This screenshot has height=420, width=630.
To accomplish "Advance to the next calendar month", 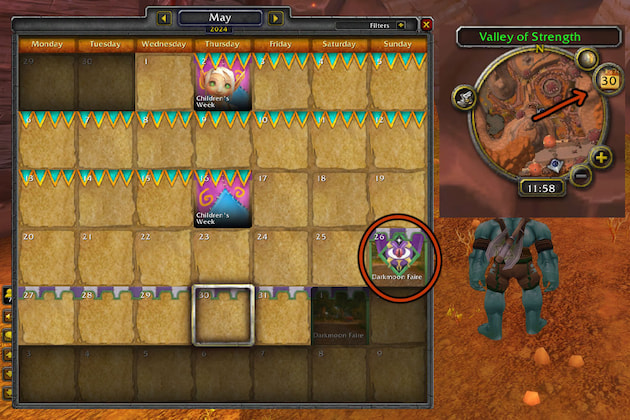I will click(276, 18).
